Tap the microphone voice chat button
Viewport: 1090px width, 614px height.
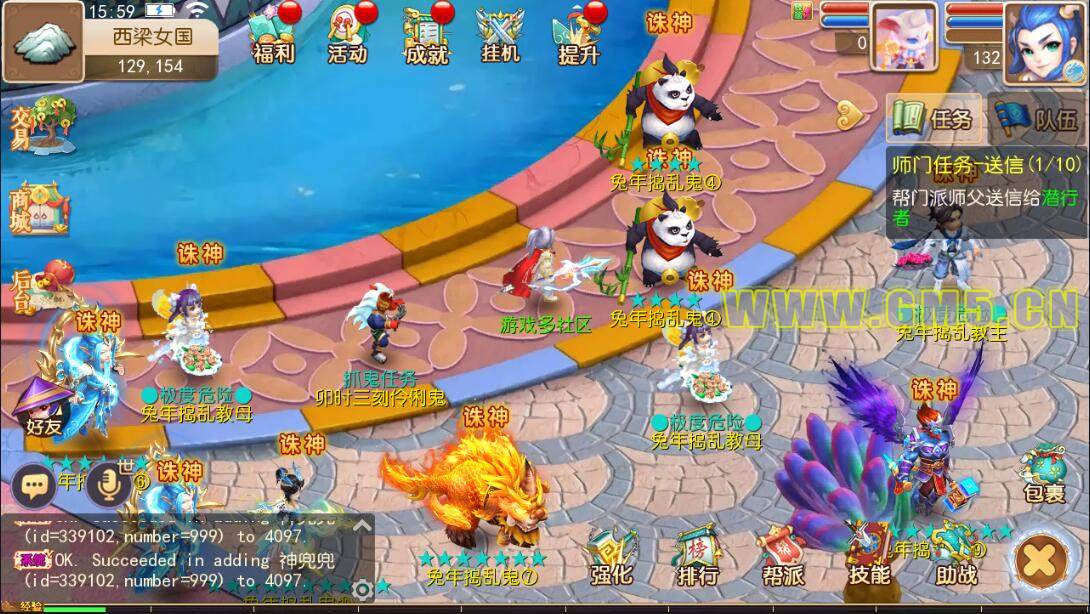tap(107, 486)
